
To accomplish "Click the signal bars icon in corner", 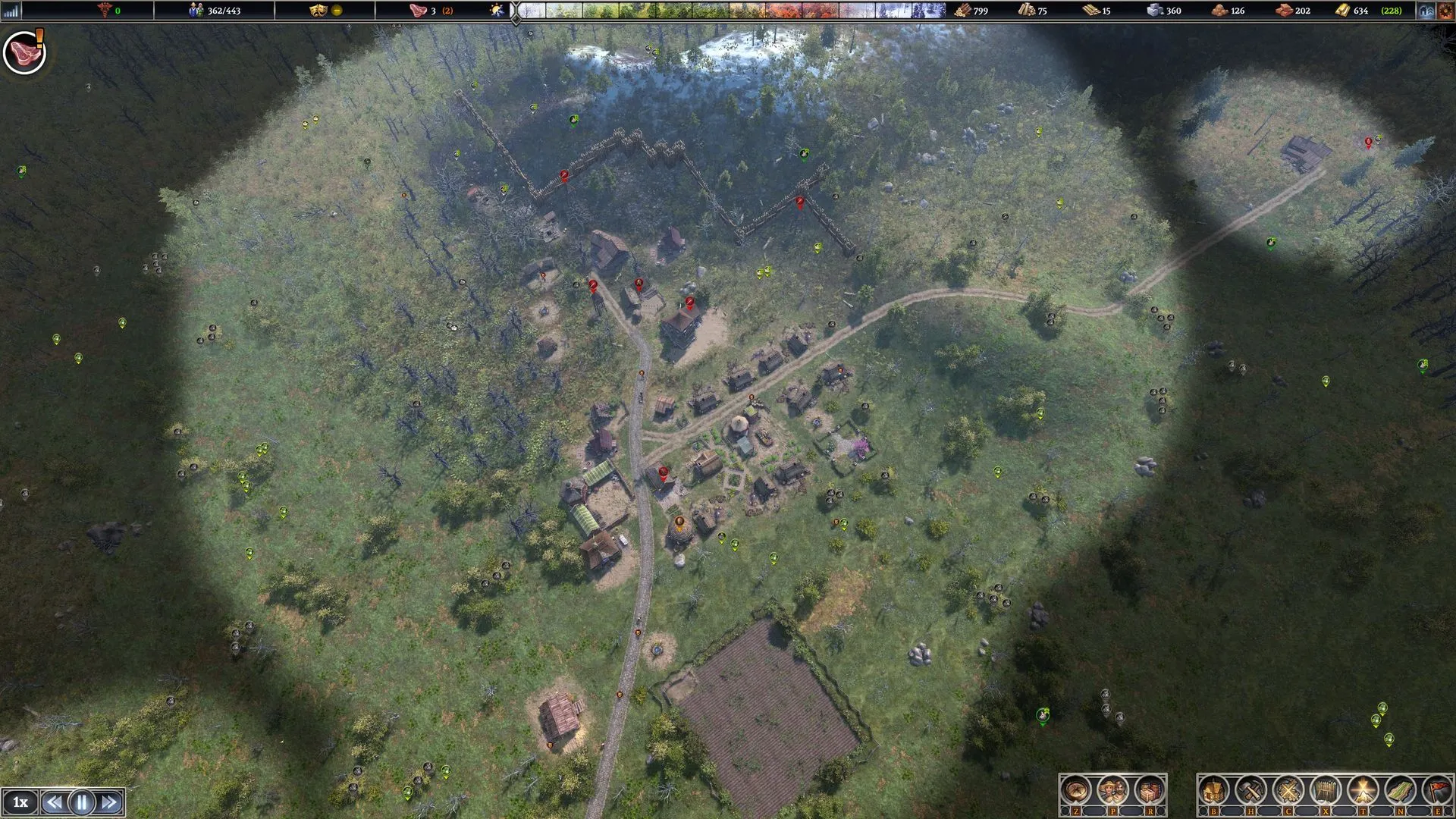I will pyautogui.click(x=11, y=11).
